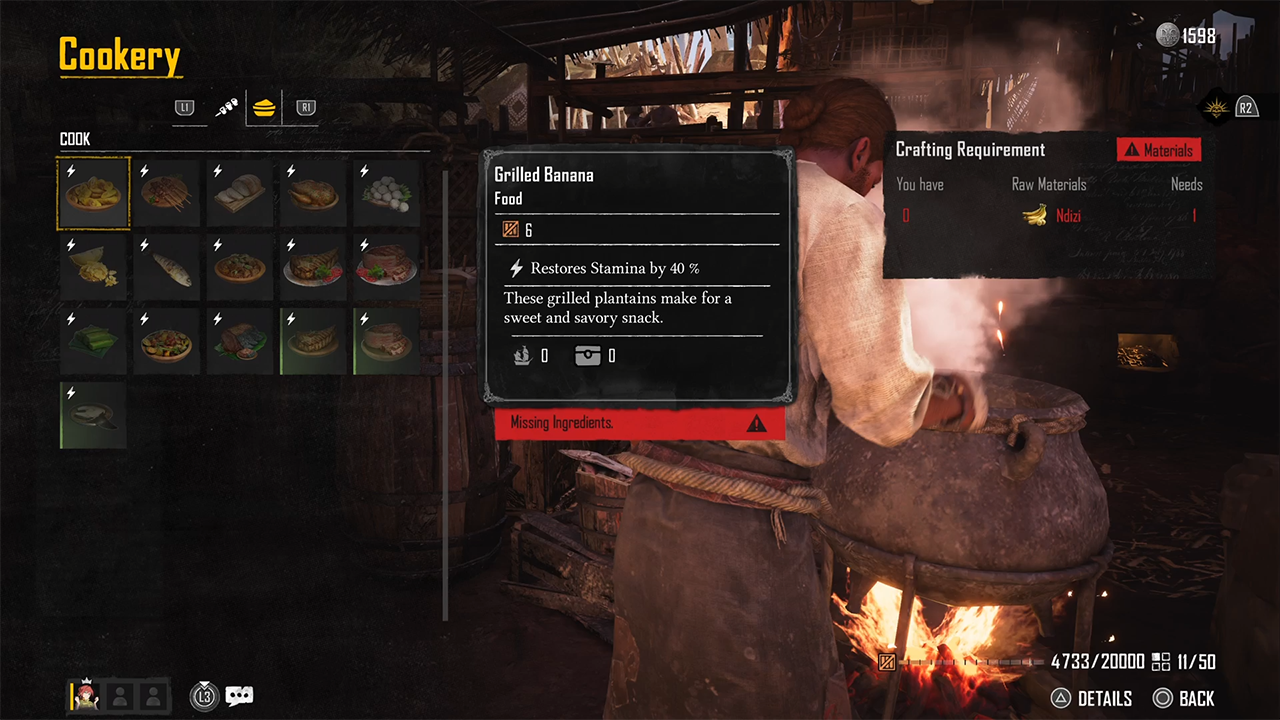Click the Missing Ingredients warning banner
The width and height of the screenshot is (1280, 720).
coord(640,423)
